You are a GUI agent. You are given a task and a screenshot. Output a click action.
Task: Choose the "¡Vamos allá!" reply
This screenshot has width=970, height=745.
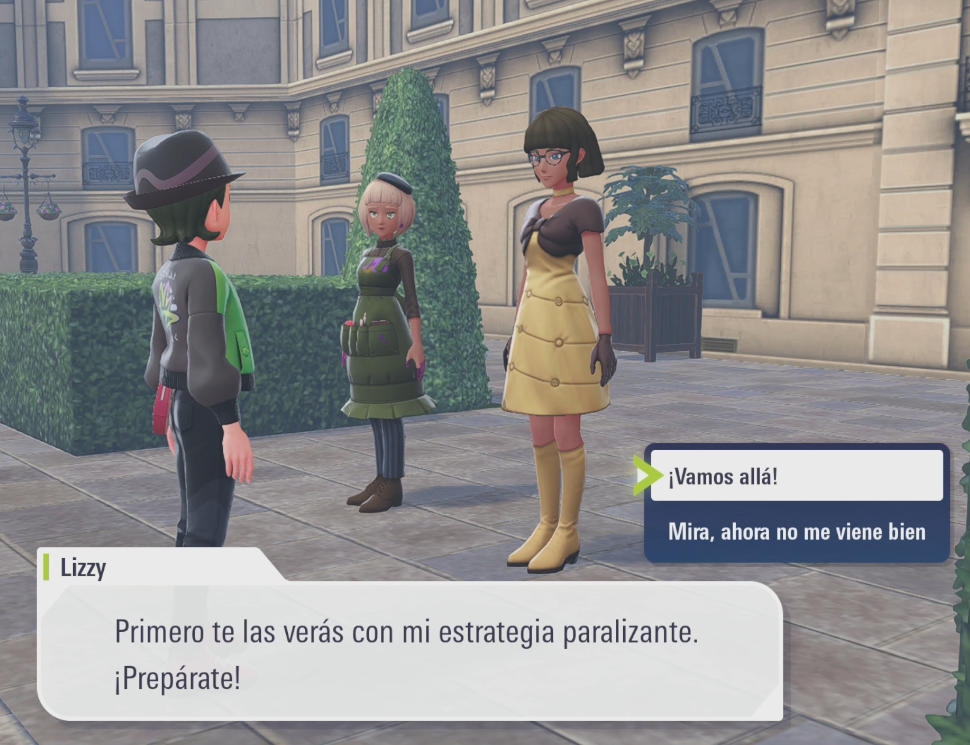(x=796, y=476)
